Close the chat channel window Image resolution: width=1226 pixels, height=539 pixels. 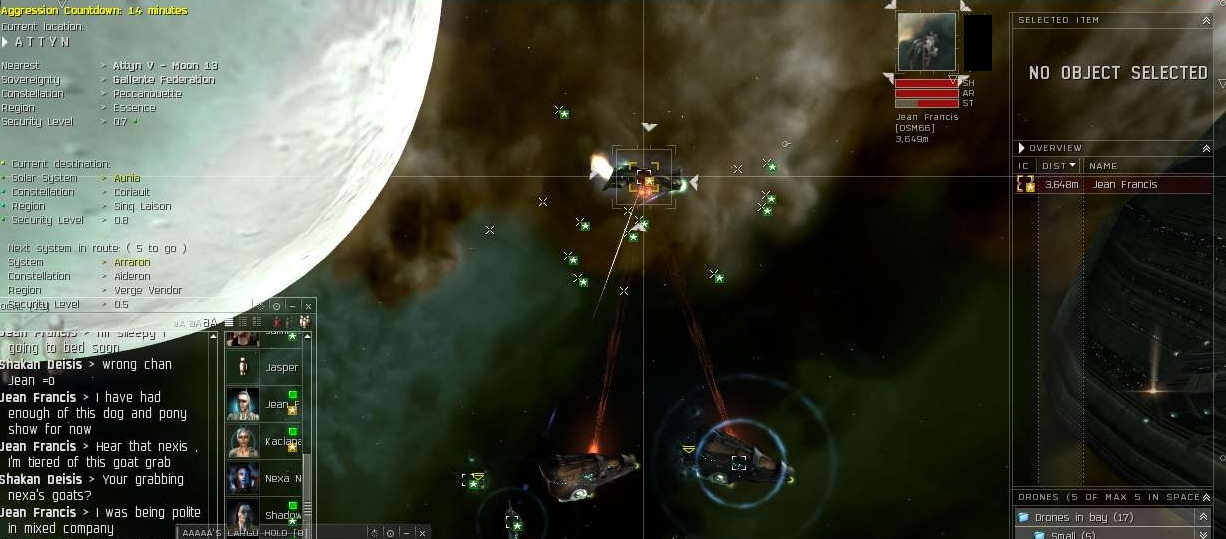tap(308, 306)
